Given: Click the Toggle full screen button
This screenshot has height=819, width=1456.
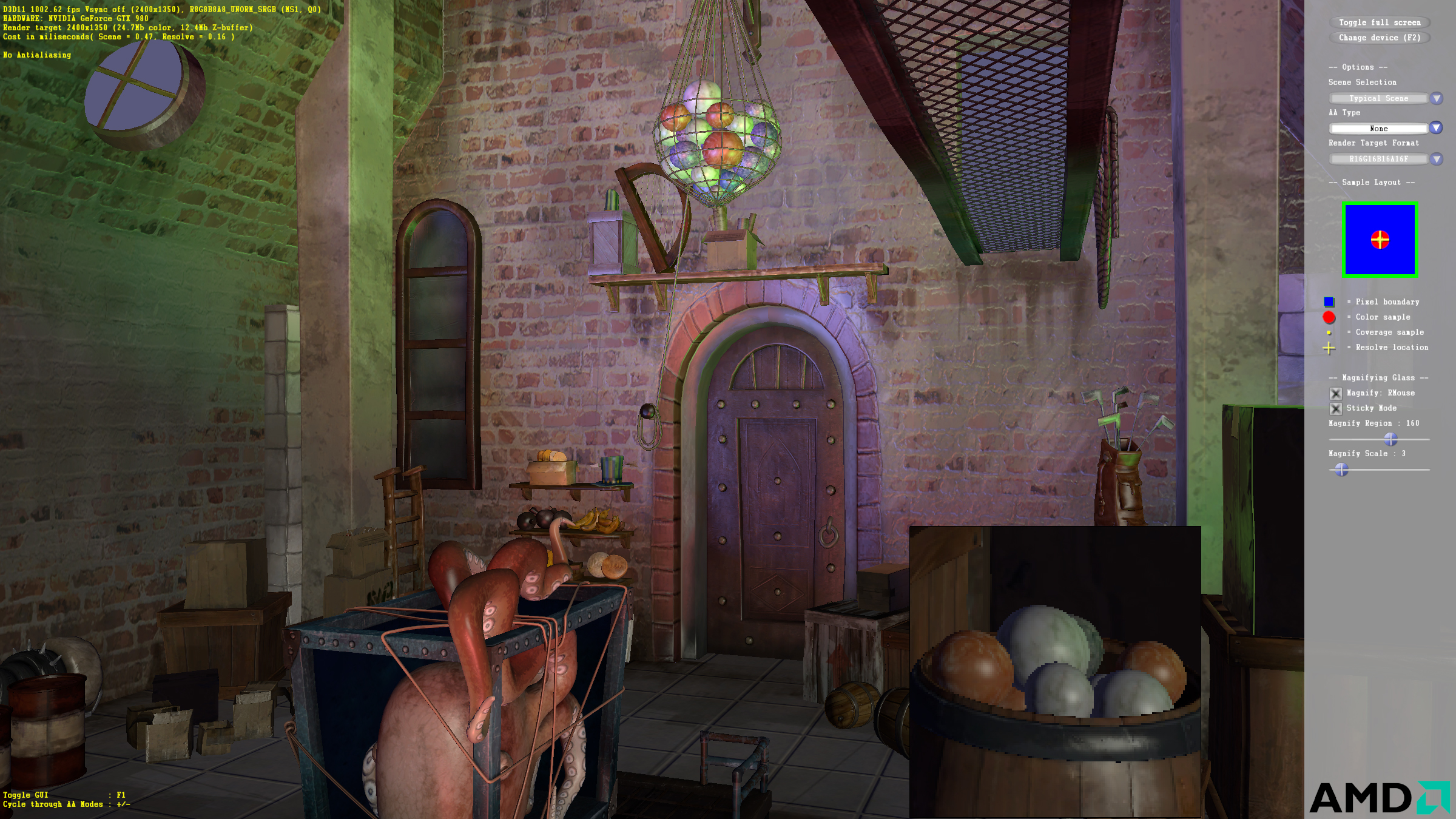Looking at the screenshot, I should tap(1379, 22).
